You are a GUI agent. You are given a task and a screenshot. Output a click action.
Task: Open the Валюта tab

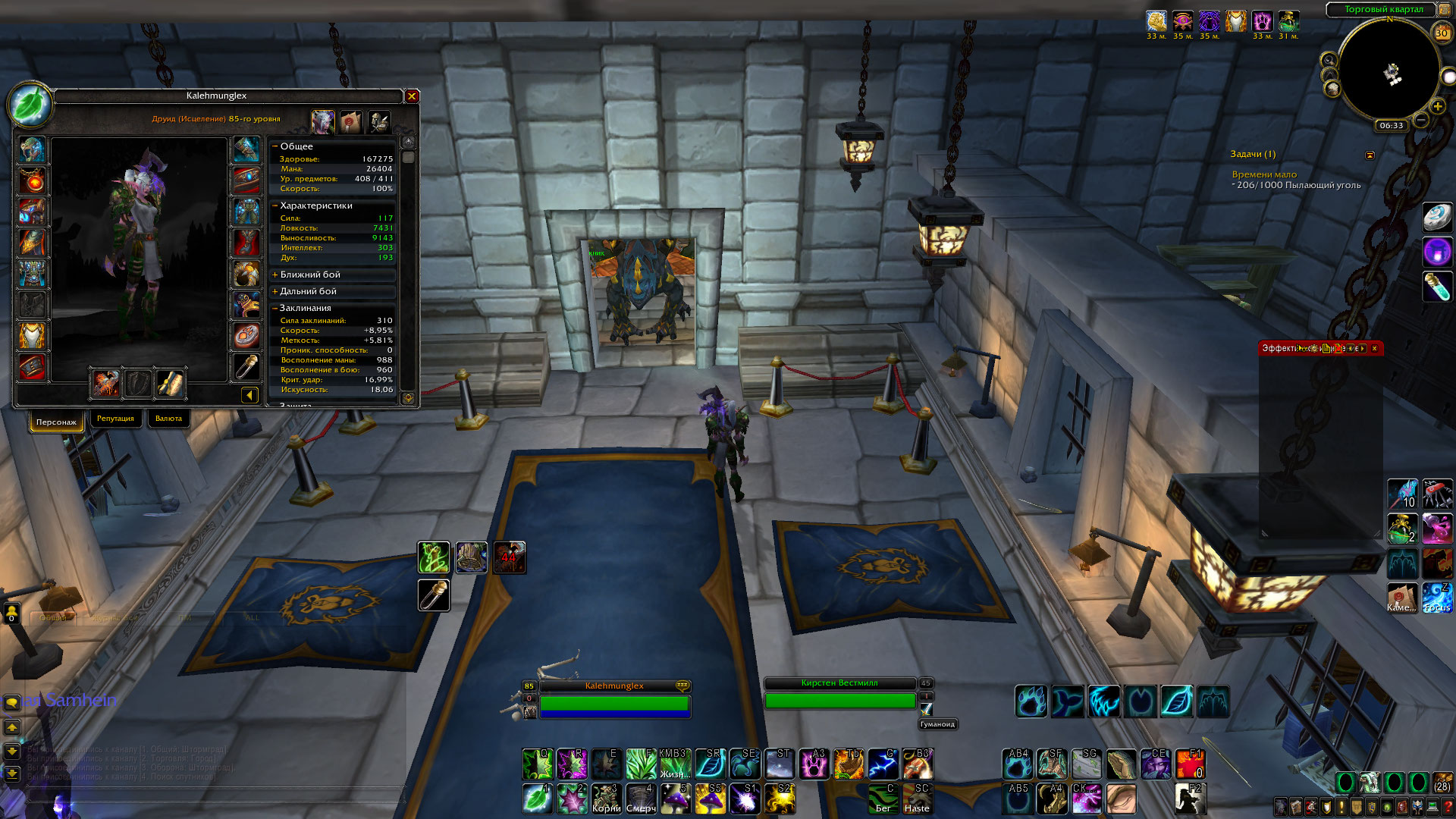(x=168, y=419)
